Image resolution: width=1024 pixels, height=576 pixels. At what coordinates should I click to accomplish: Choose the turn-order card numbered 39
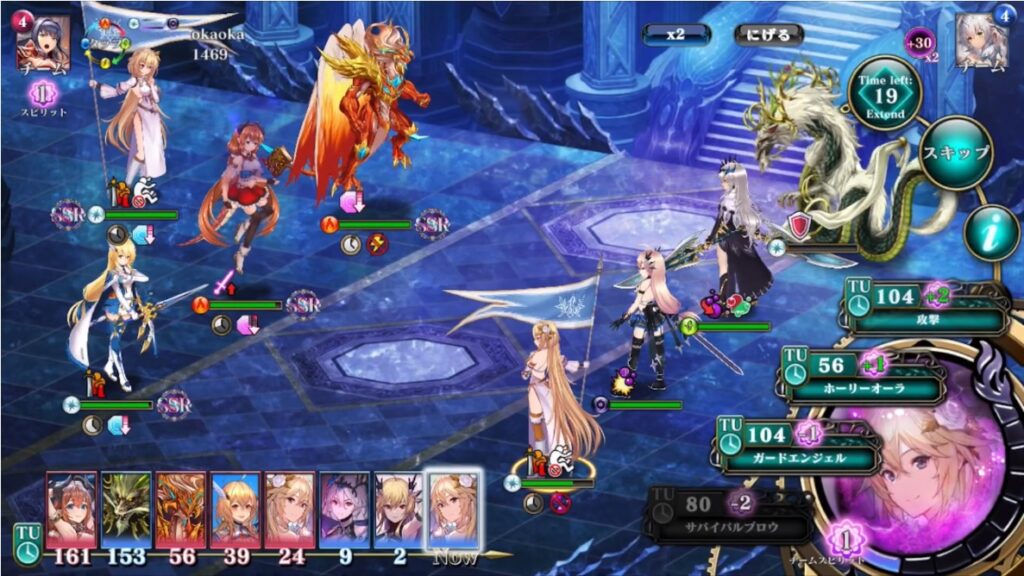[235, 509]
